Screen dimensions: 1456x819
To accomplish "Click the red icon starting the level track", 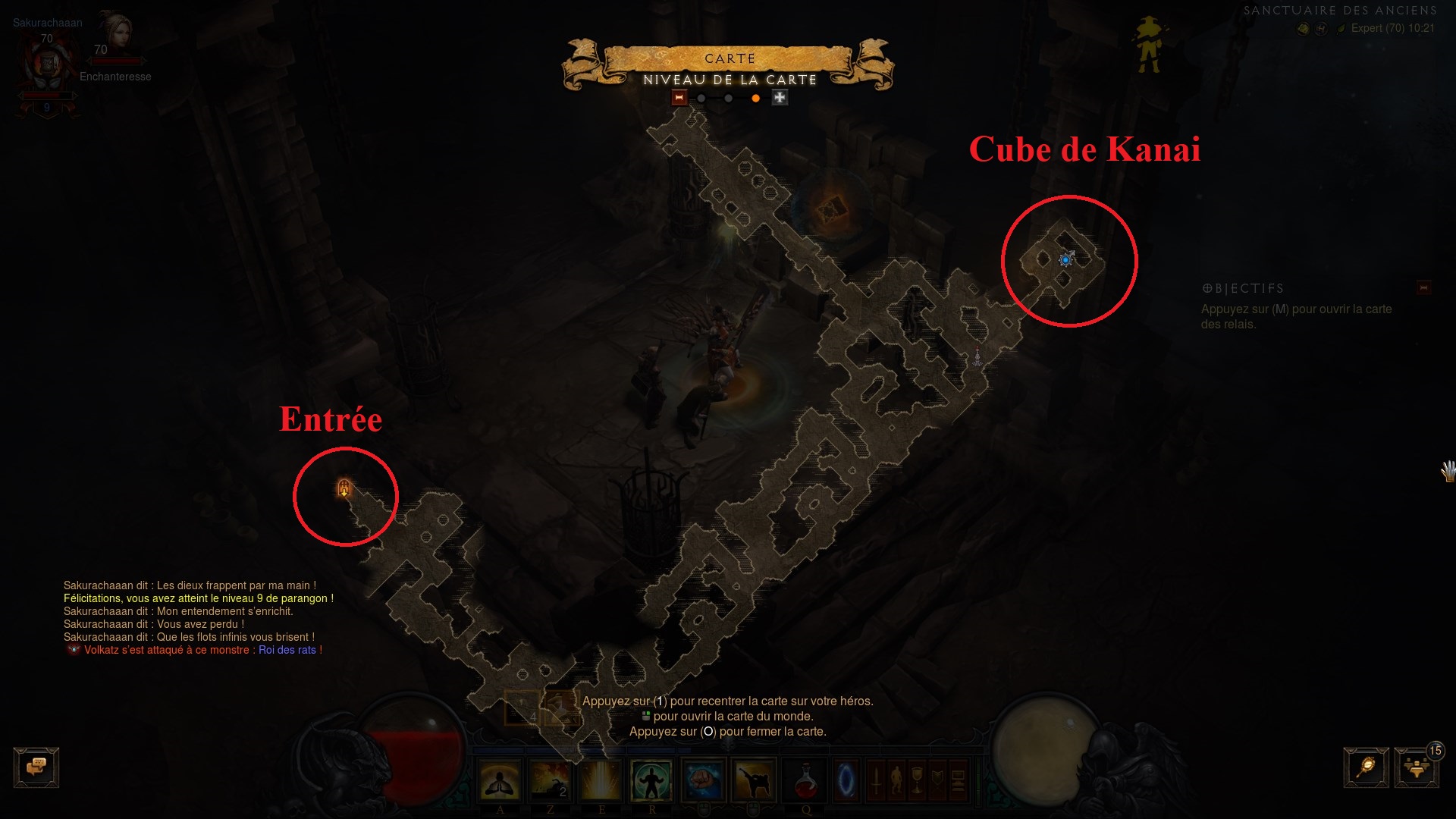I will pyautogui.click(x=679, y=98).
